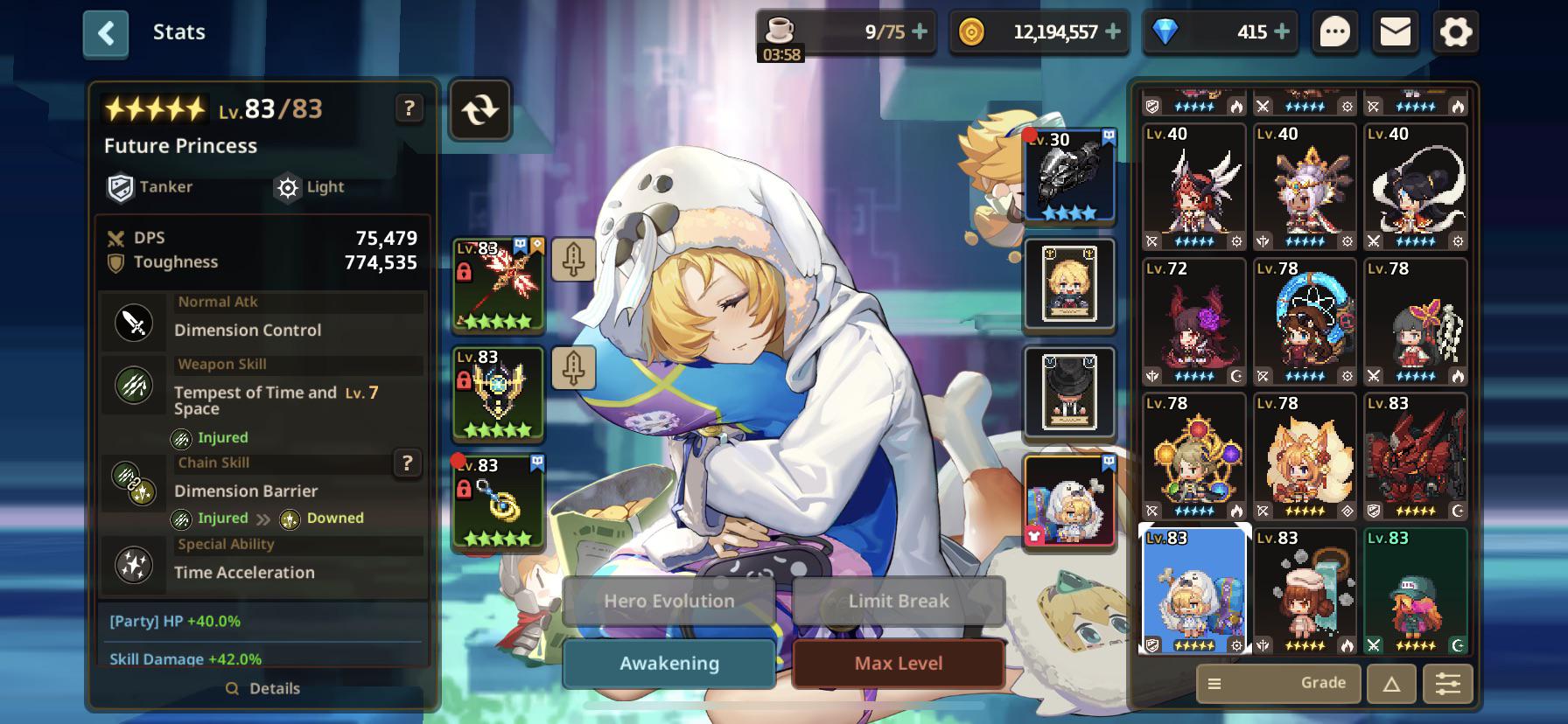1568x724 pixels.
Task: Toggle the lock on the Lv.83 weapon
Action: coord(465,271)
